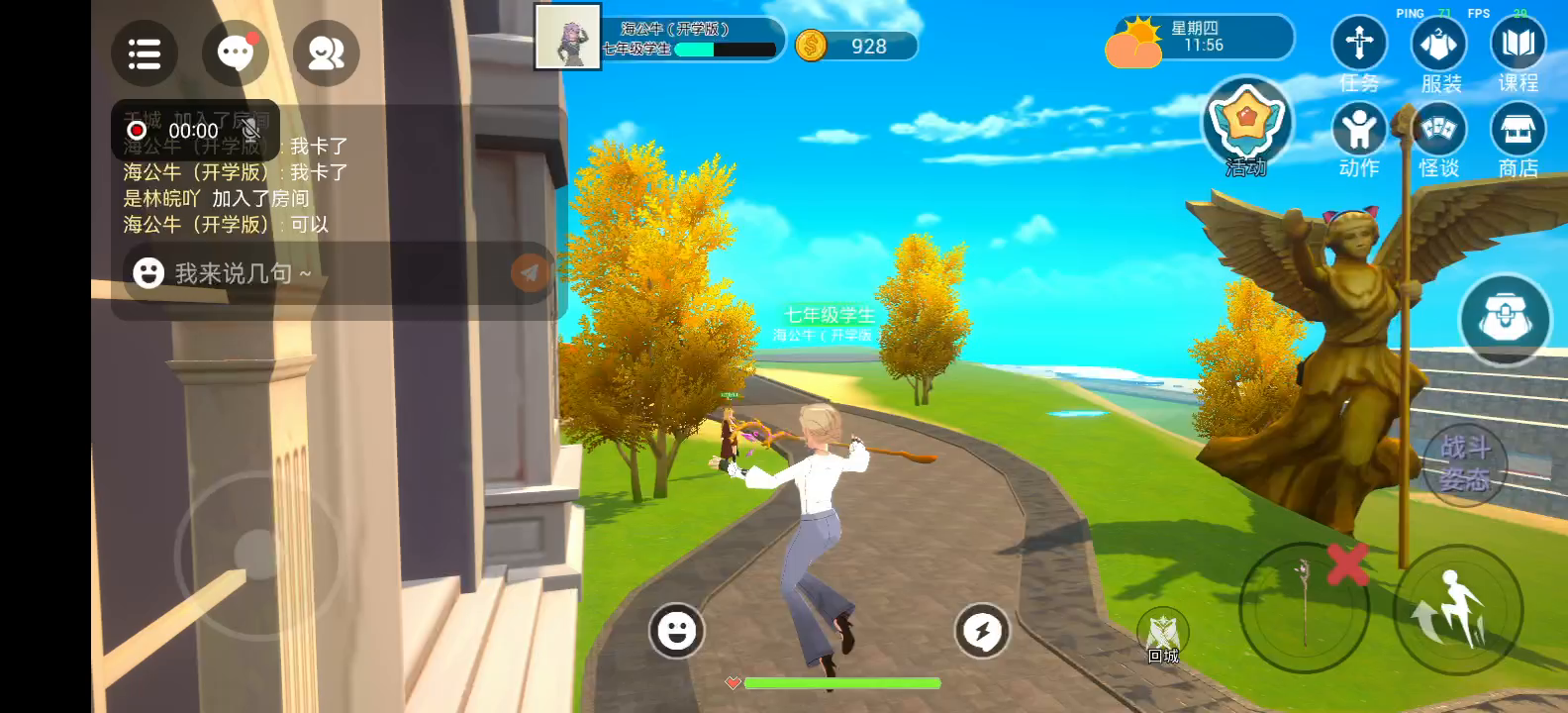Tap the lightning chat bubble button

coord(982,630)
